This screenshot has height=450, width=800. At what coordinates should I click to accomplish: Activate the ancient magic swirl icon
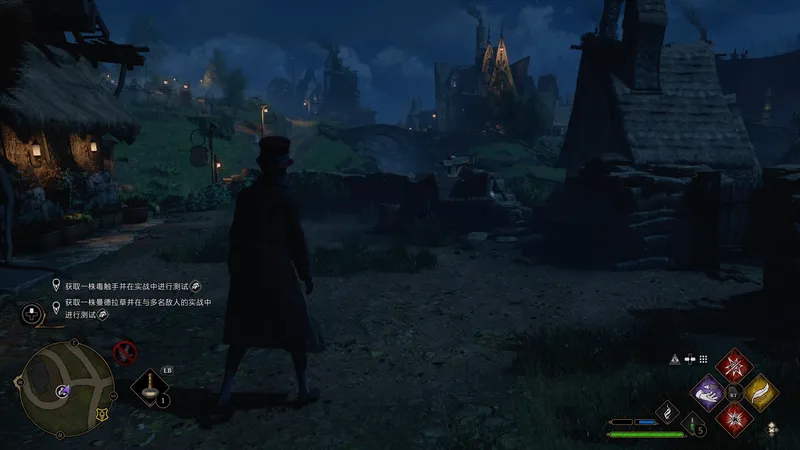click(x=667, y=410)
